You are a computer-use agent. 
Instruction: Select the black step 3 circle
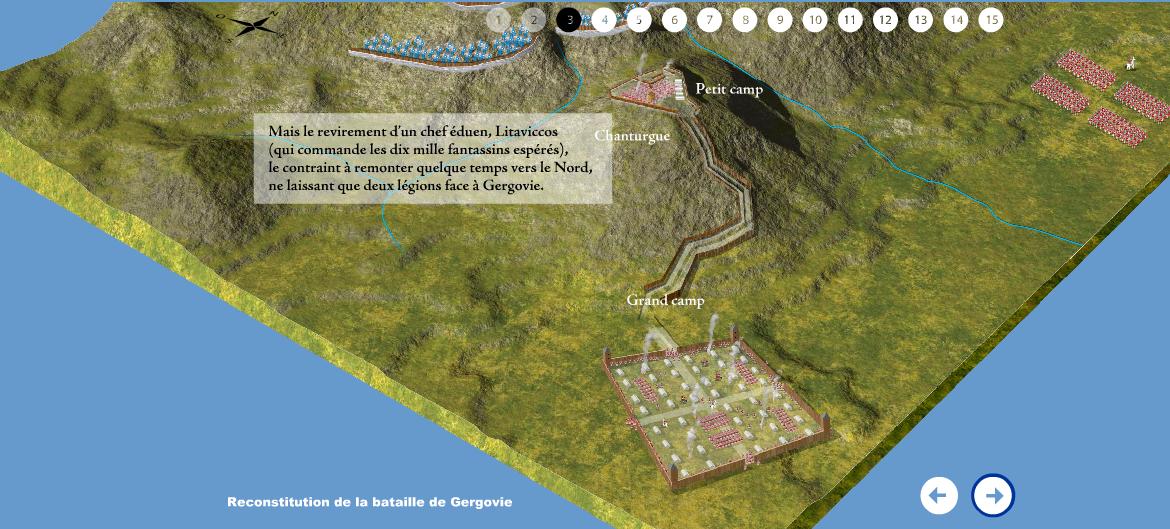click(x=569, y=20)
